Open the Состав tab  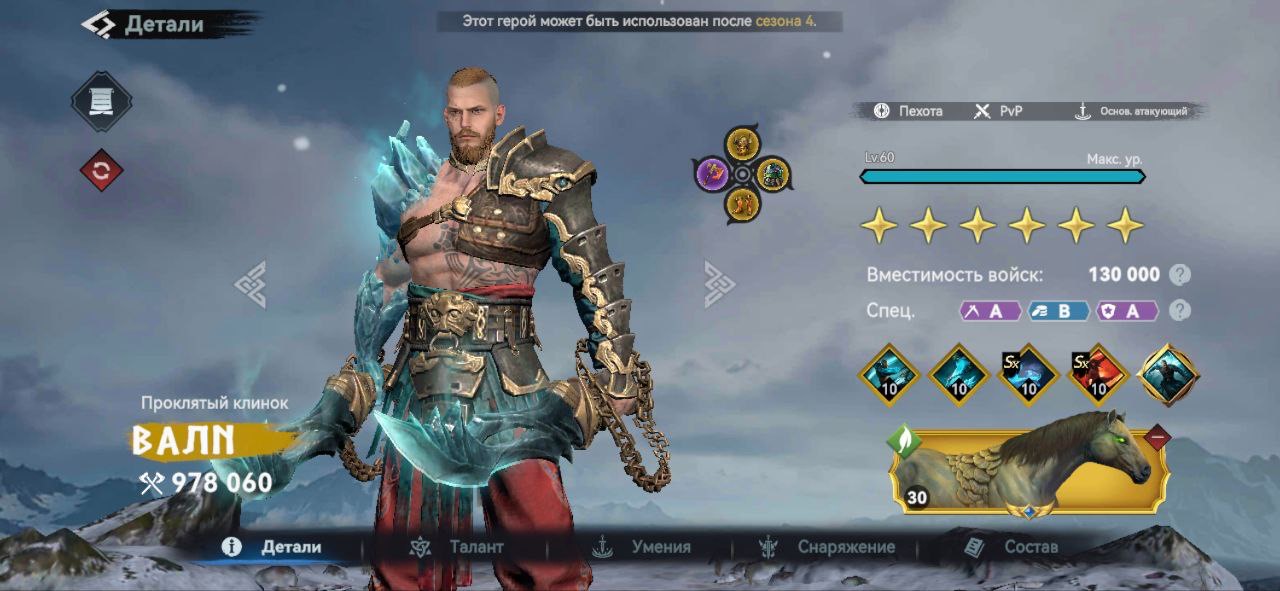tap(1011, 547)
